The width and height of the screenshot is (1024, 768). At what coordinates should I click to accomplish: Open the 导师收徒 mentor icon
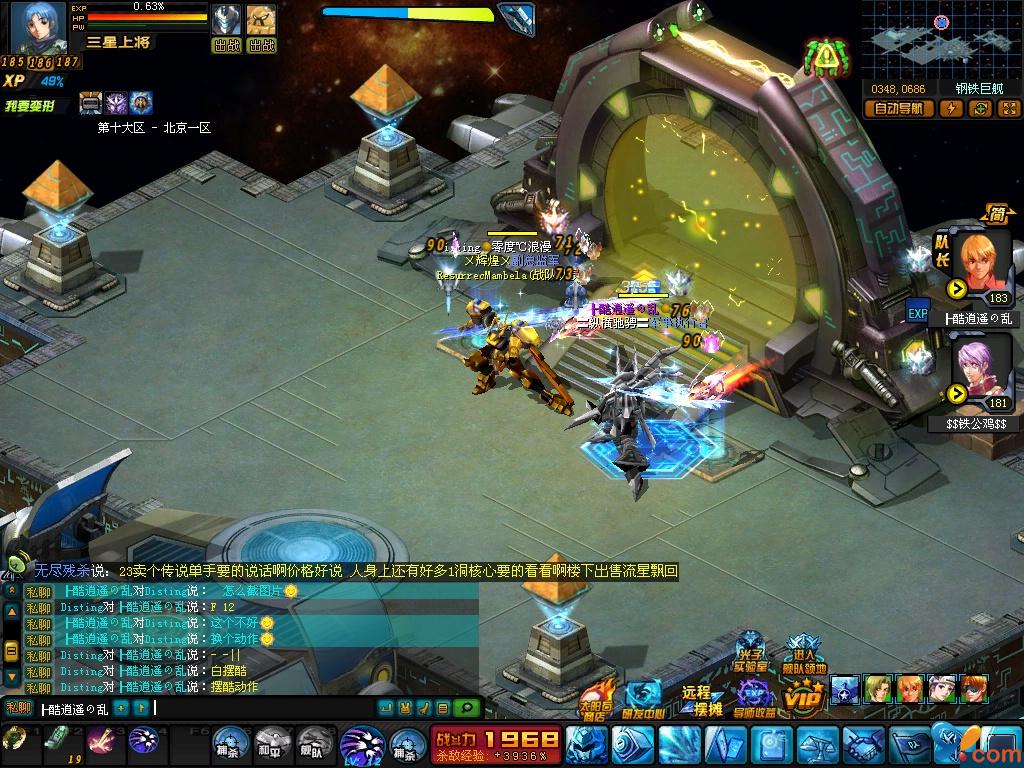point(753,697)
